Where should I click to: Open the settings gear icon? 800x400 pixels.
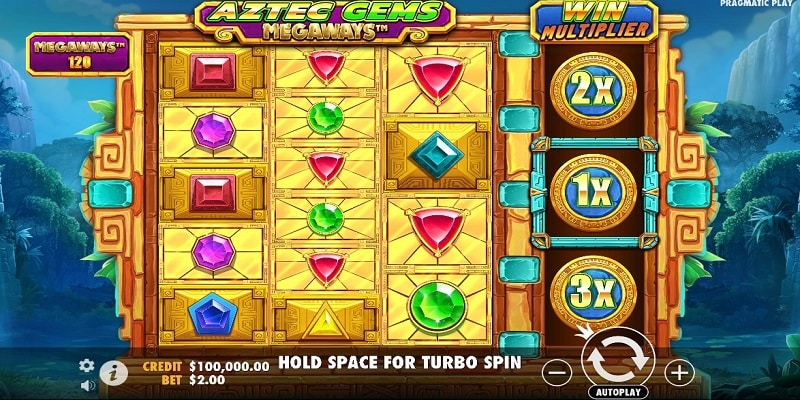[x=87, y=365]
